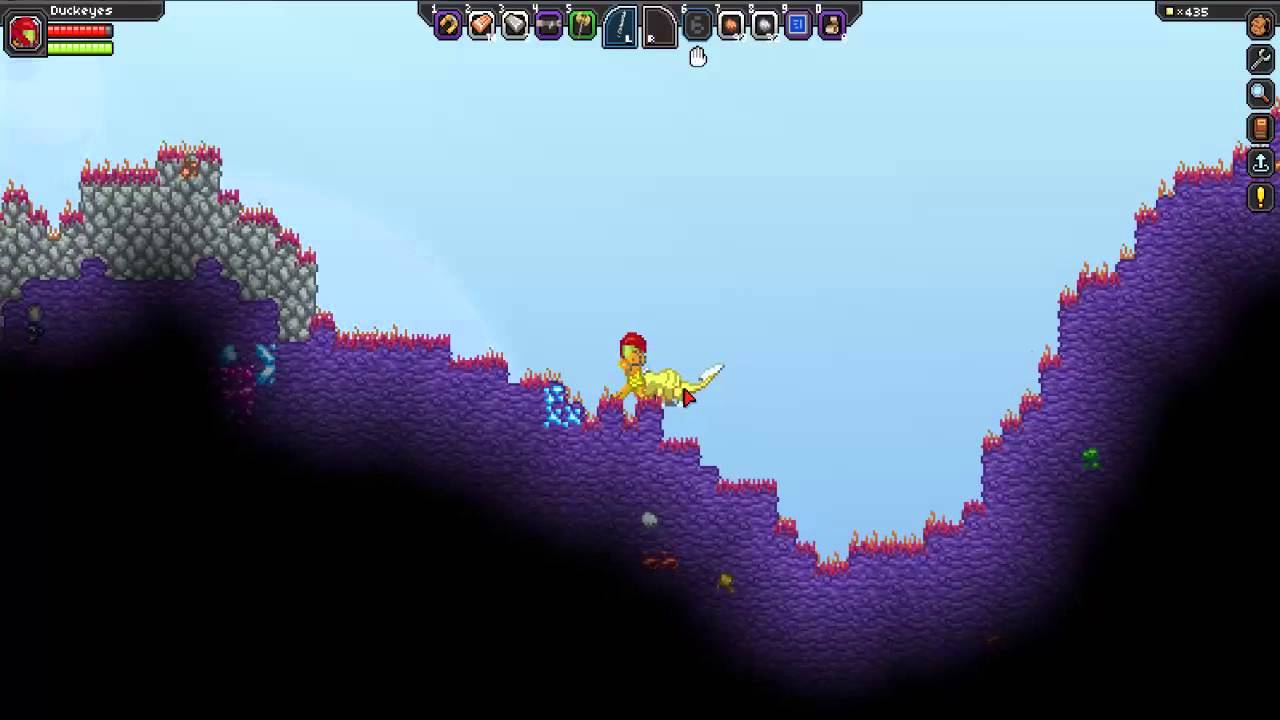Select hotbar slot 1 with the gold ring item
This screenshot has width=1280, height=720.
coord(448,26)
